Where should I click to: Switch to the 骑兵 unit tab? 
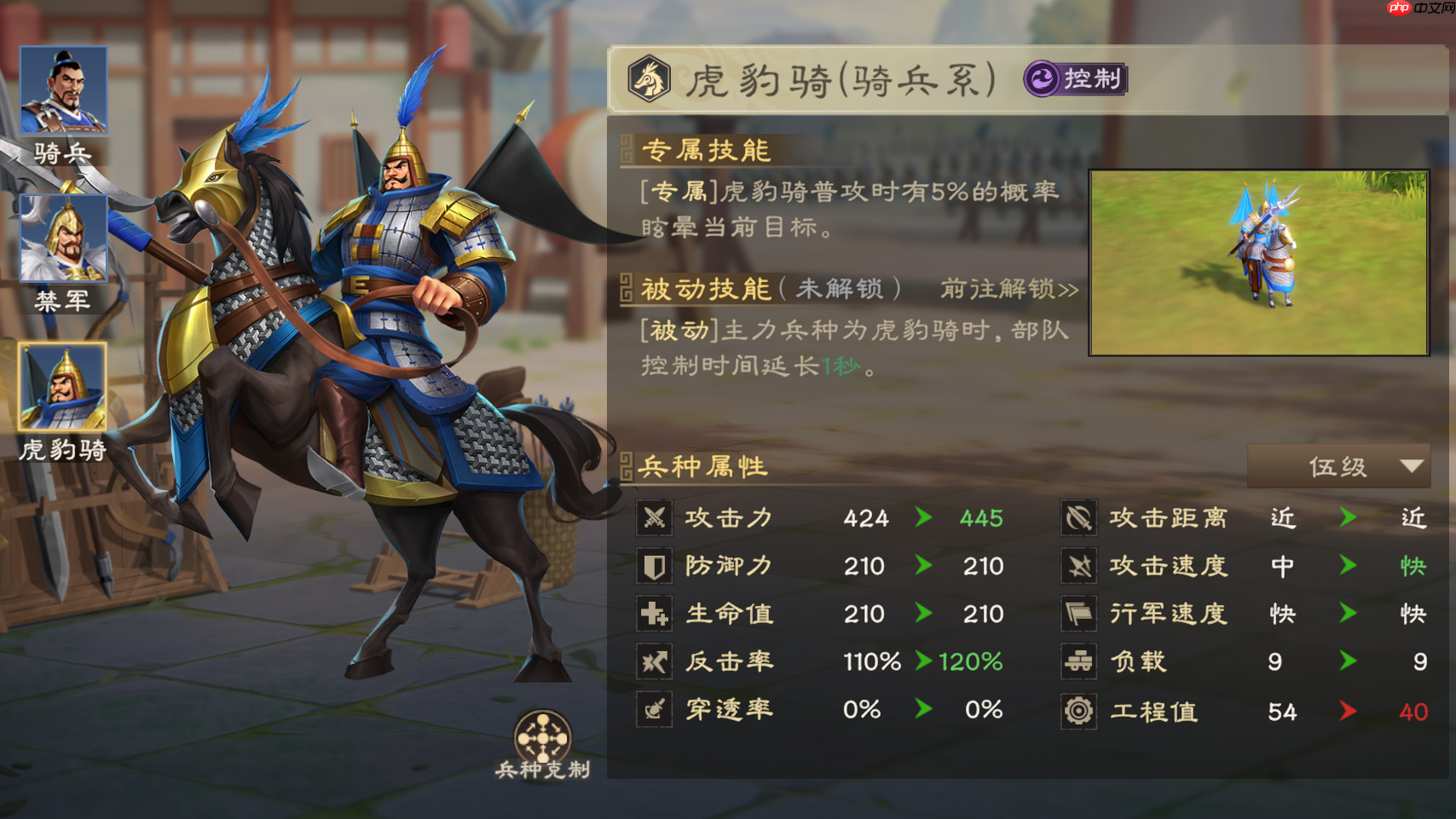pyautogui.click(x=63, y=91)
